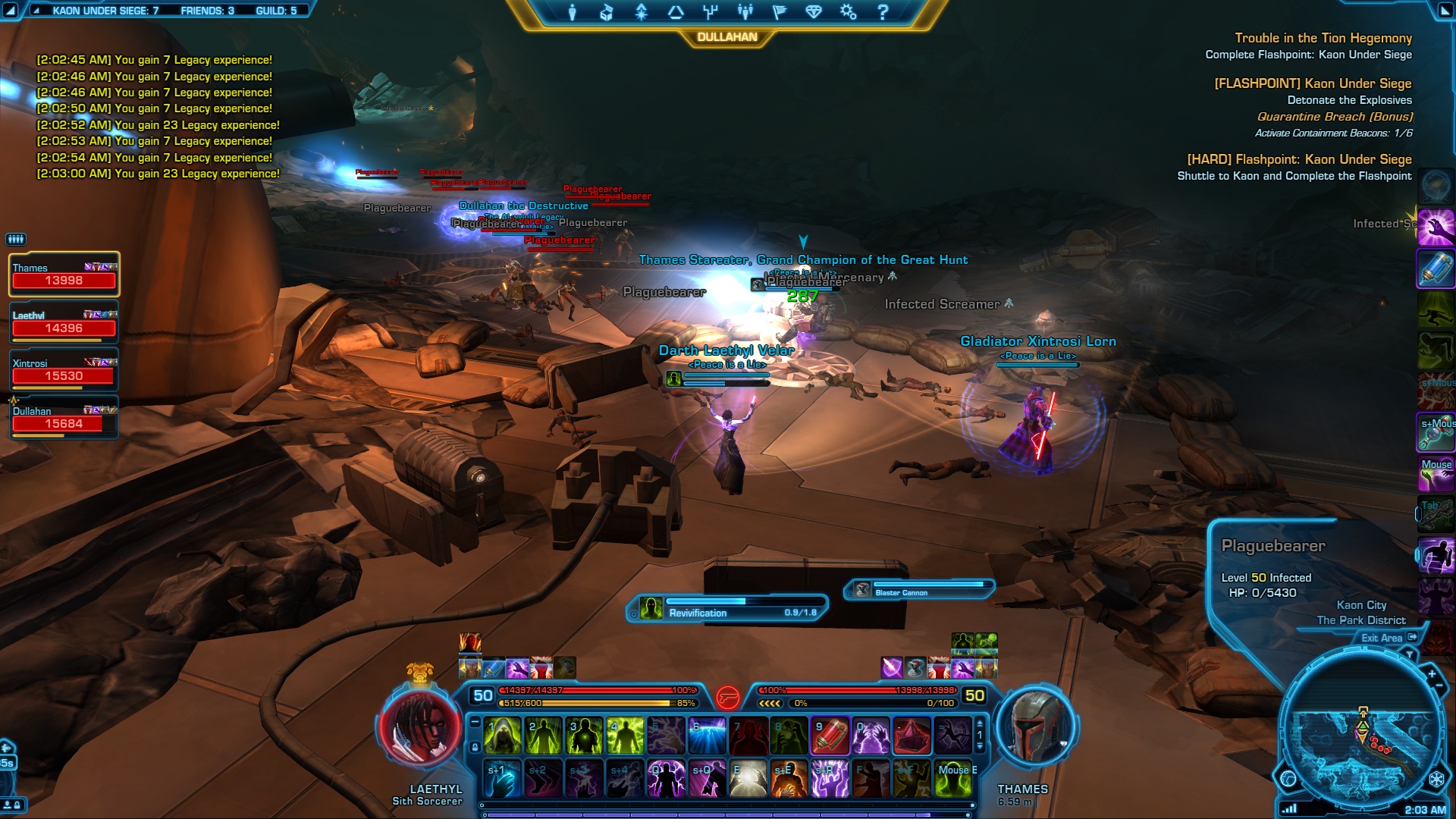The image size is (1456, 819).
Task: Select Xintrosi in the party frames
Action: click(x=64, y=370)
